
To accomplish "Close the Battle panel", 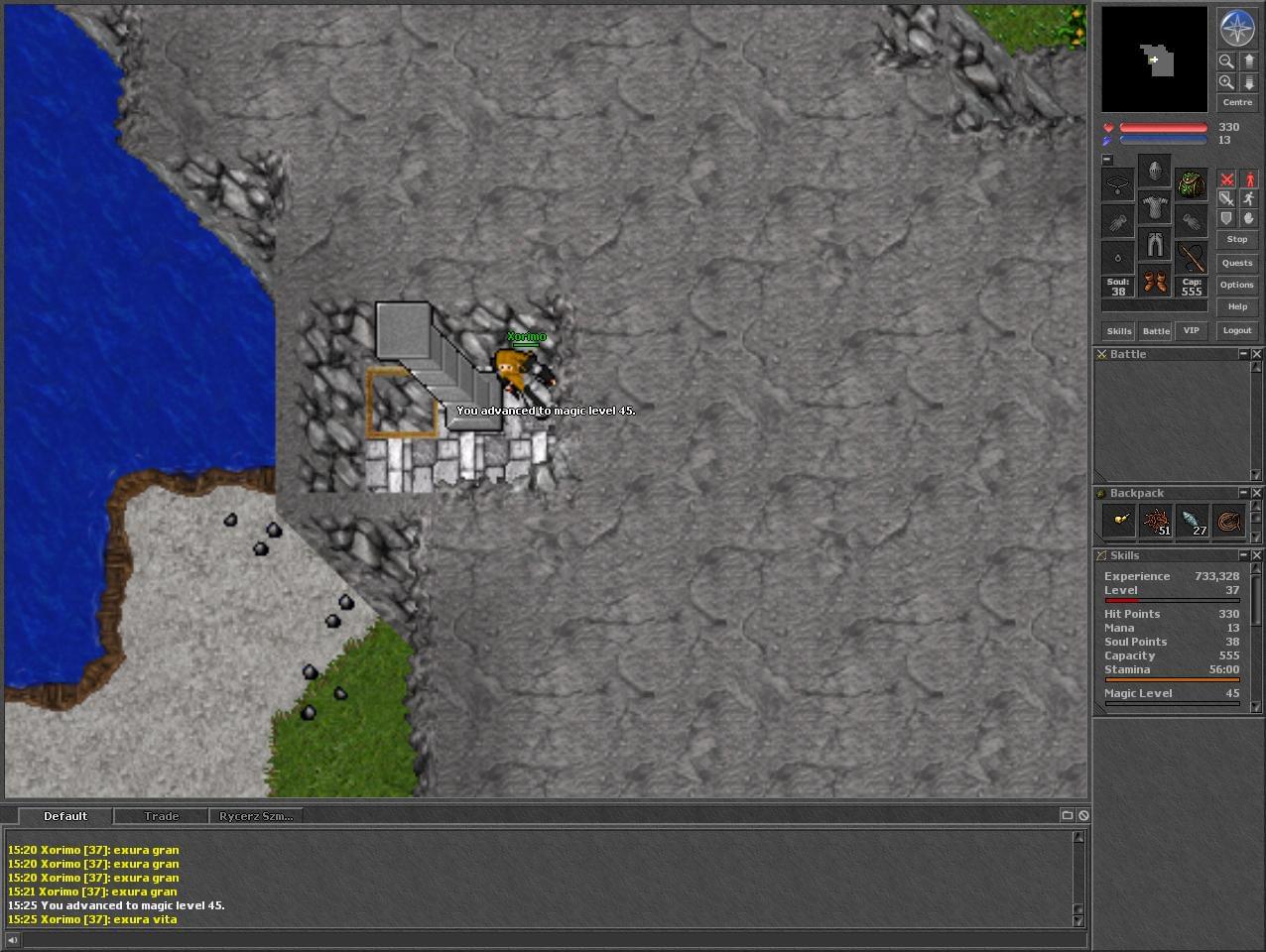I will (x=1256, y=354).
